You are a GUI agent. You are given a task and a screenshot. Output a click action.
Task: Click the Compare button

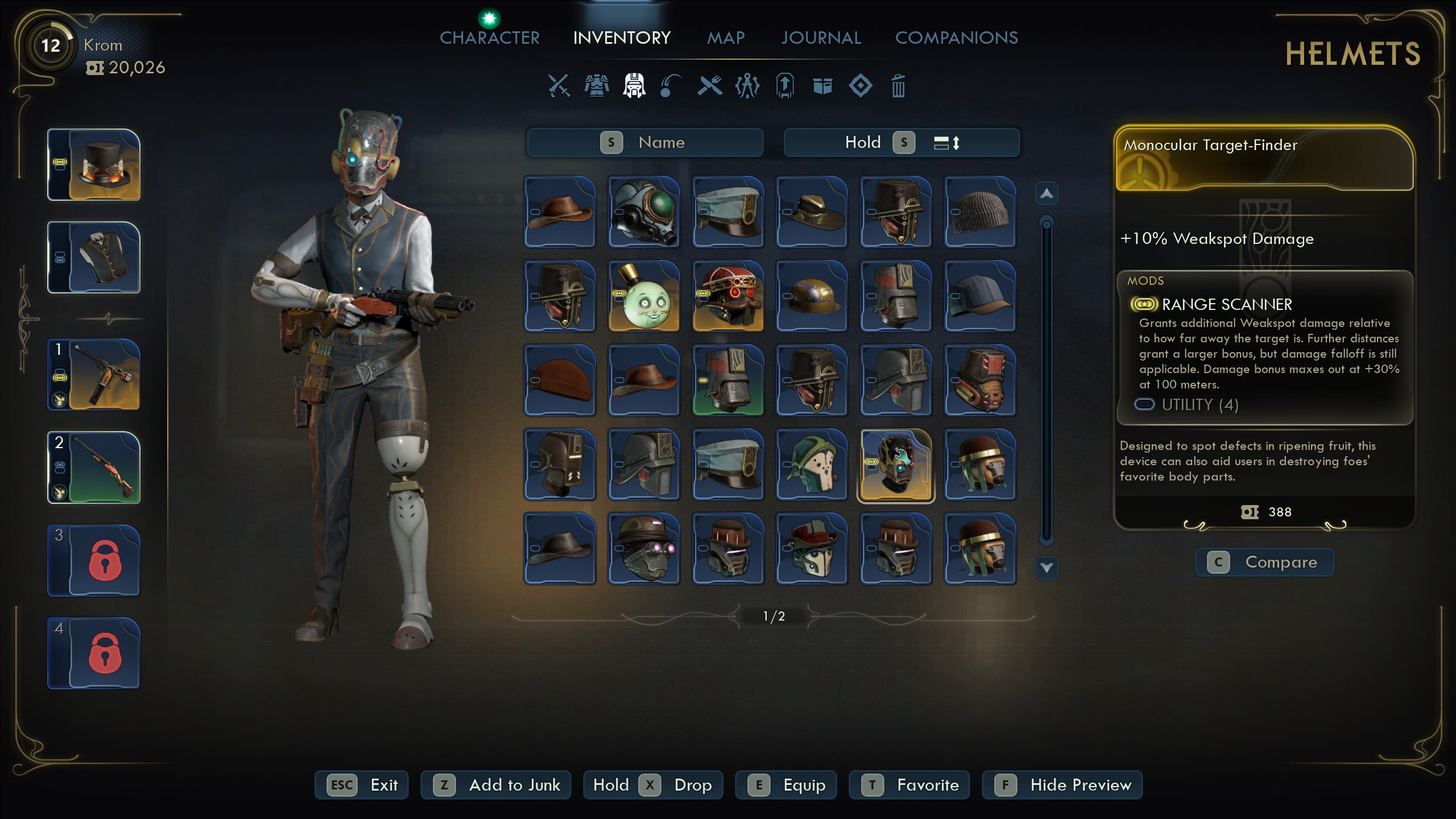coord(1265,562)
